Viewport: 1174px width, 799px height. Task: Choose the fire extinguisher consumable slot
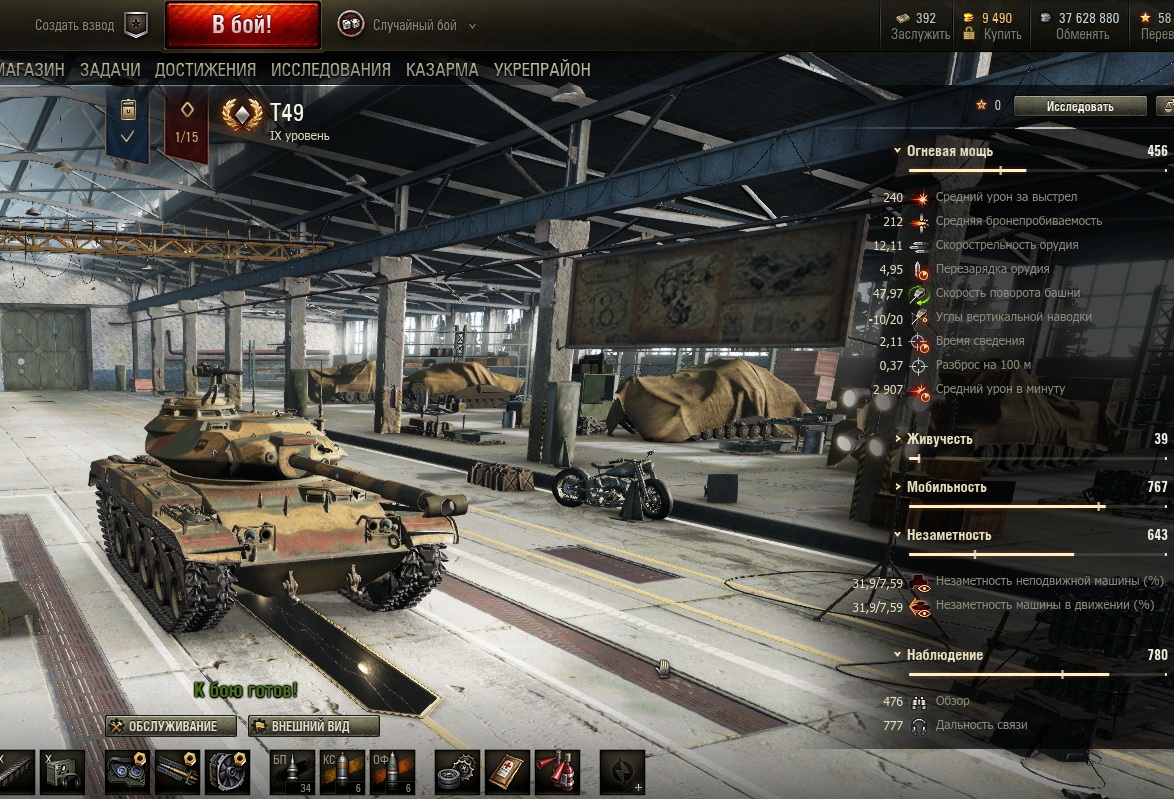(x=557, y=772)
